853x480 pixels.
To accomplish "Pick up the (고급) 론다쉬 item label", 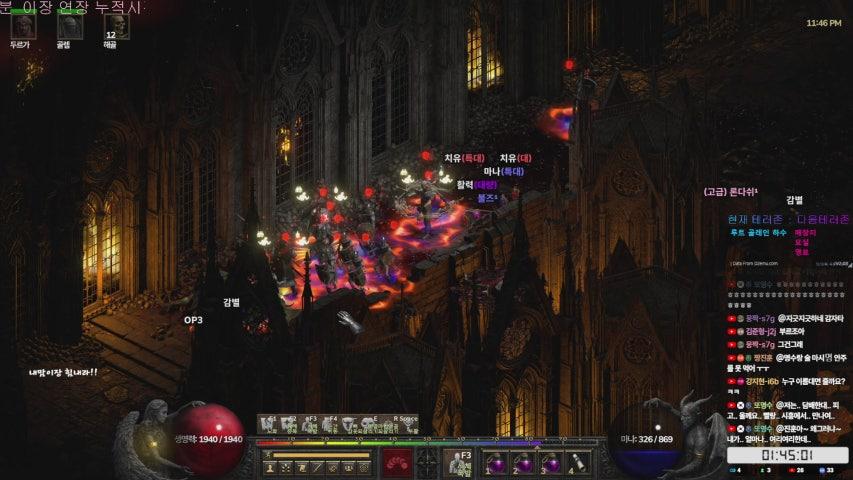I will pyautogui.click(x=731, y=191).
